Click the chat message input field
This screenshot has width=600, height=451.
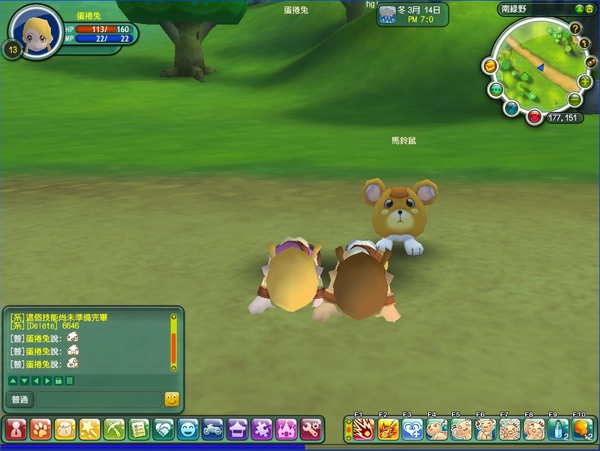[x=96, y=399]
